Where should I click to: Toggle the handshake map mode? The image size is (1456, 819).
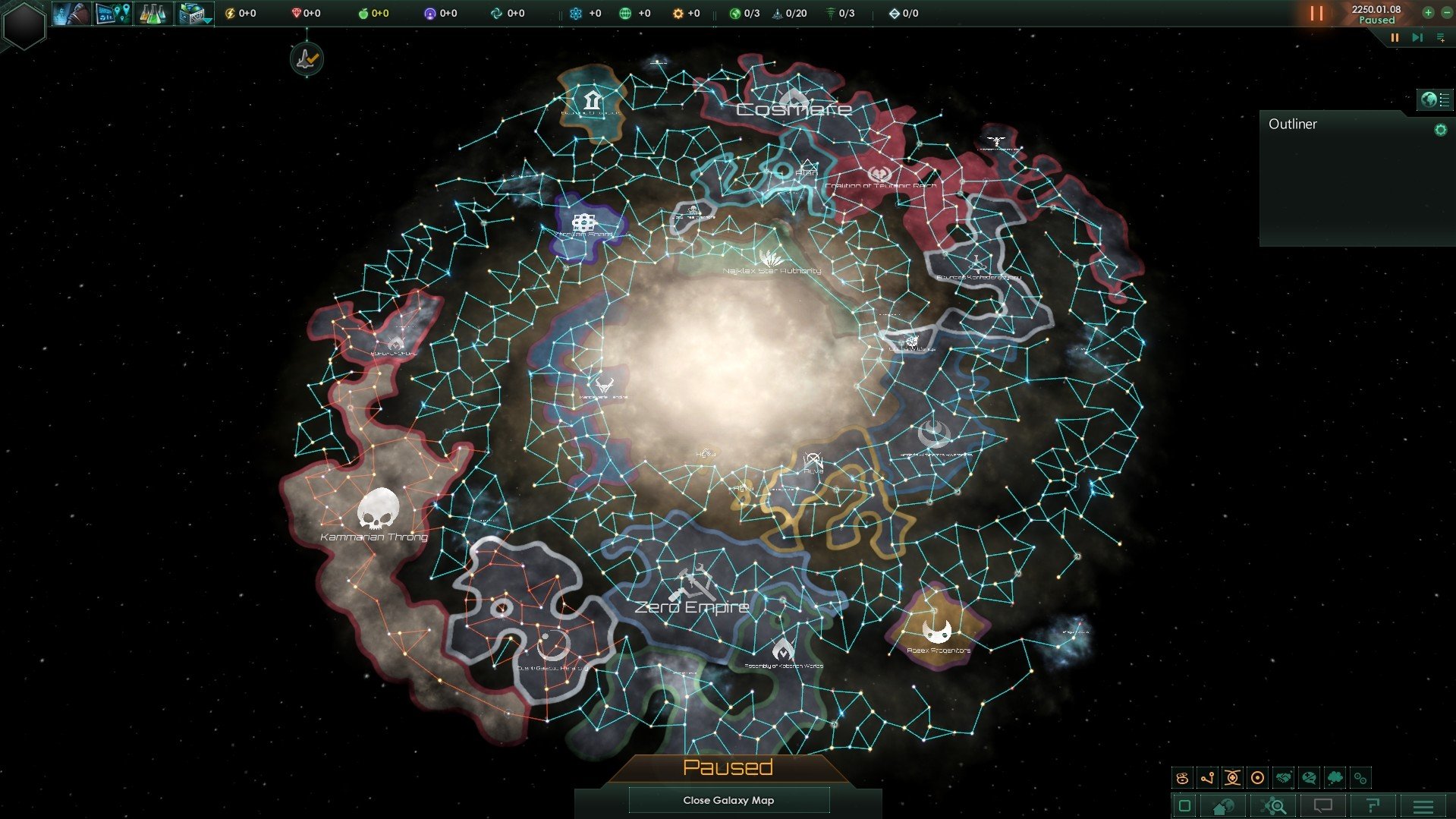point(1283,778)
